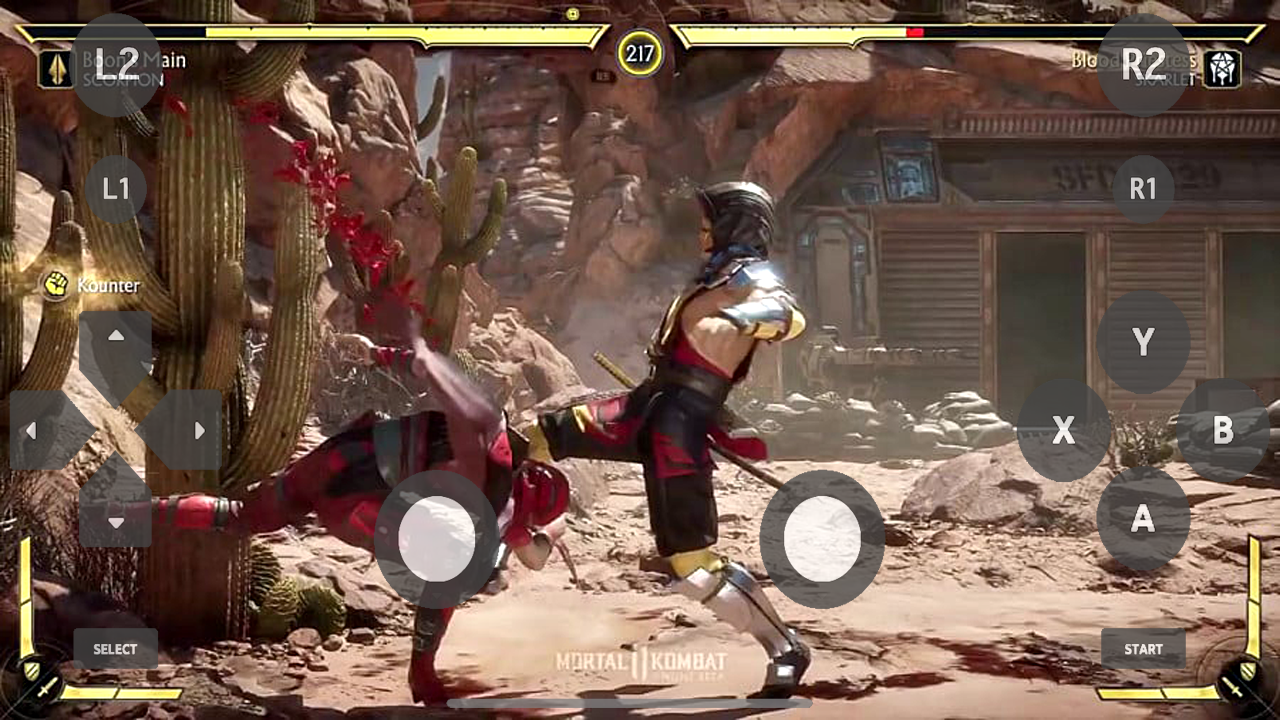Tap the A face button
This screenshot has width=1280, height=720.
click(x=1143, y=519)
